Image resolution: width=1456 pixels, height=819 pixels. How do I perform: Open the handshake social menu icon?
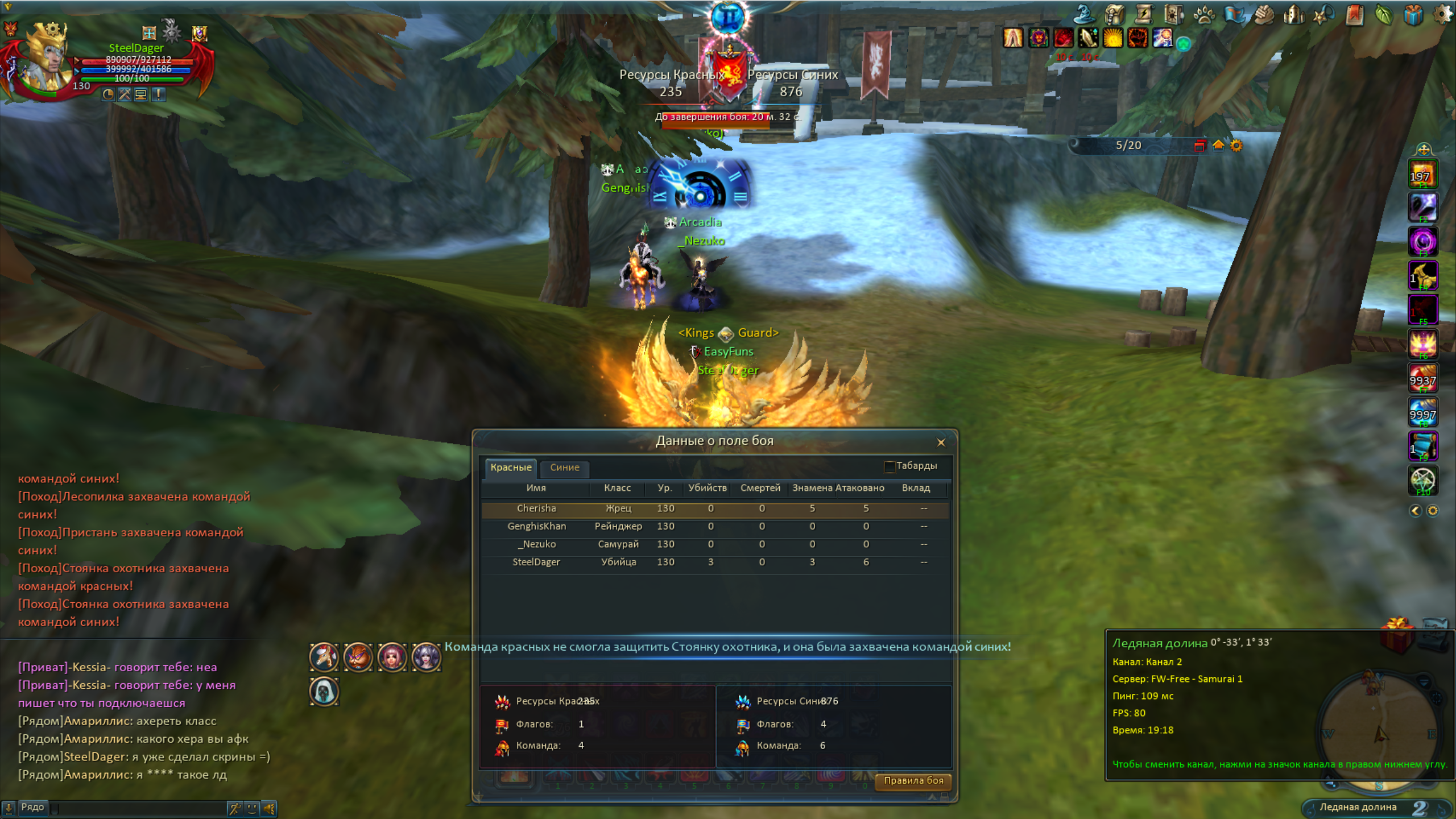(x=1264, y=15)
